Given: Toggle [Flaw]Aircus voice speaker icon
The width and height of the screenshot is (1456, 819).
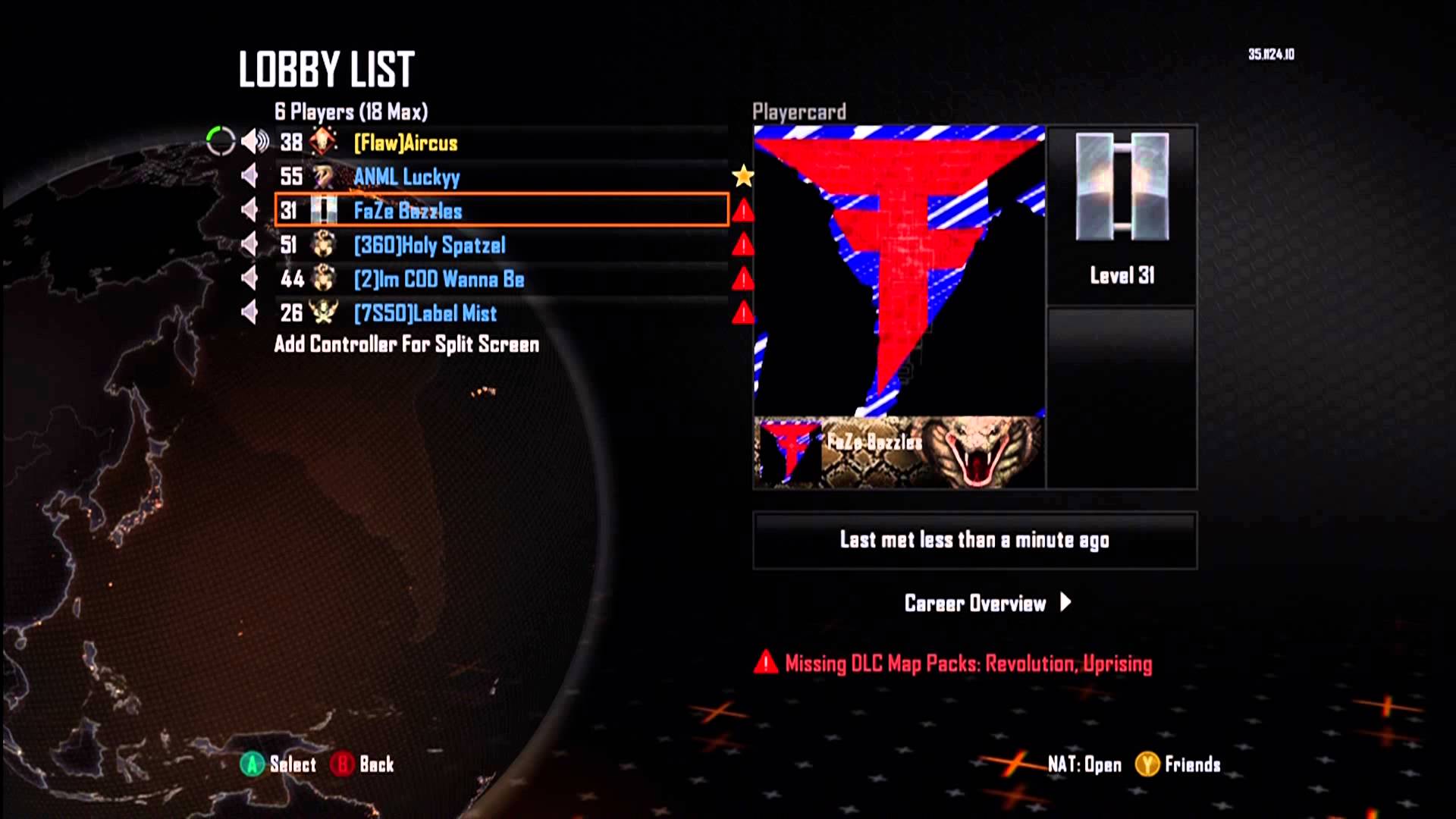Looking at the screenshot, I should pos(255,142).
